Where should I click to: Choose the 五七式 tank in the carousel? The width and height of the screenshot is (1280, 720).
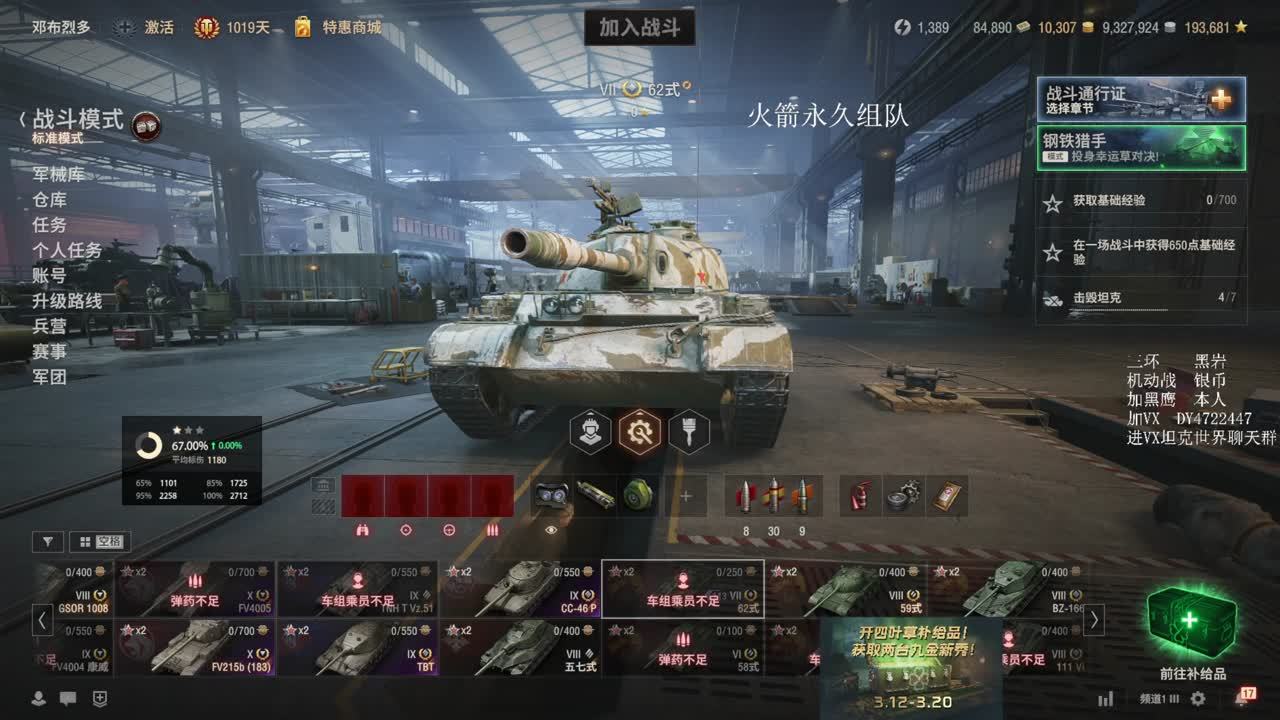click(x=520, y=648)
